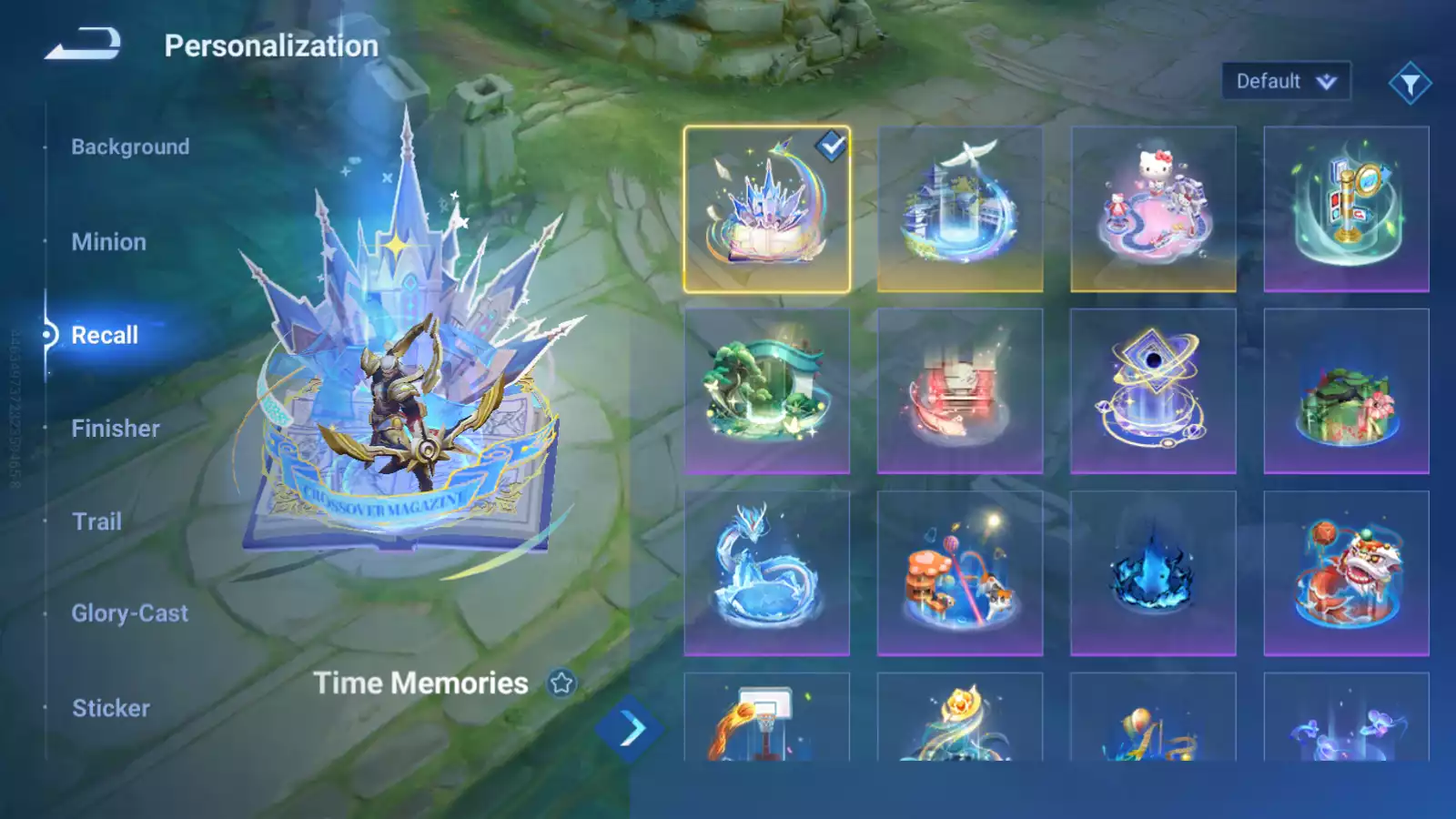Switch to the Background tab
This screenshot has height=819, width=1456.
coord(130,147)
